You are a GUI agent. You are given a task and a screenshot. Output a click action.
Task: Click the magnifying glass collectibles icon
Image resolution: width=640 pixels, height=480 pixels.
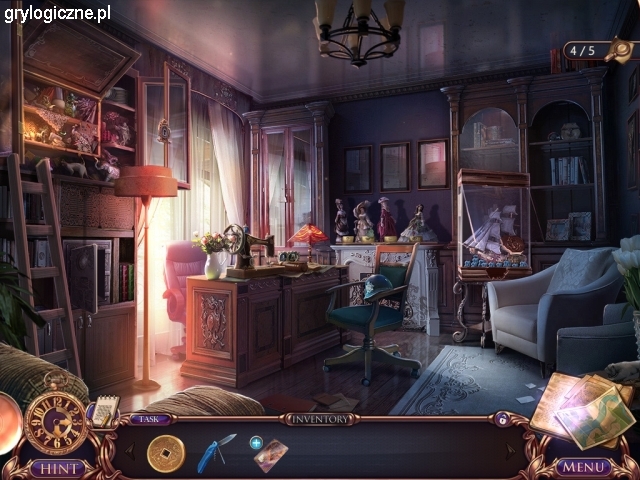tap(620, 48)
